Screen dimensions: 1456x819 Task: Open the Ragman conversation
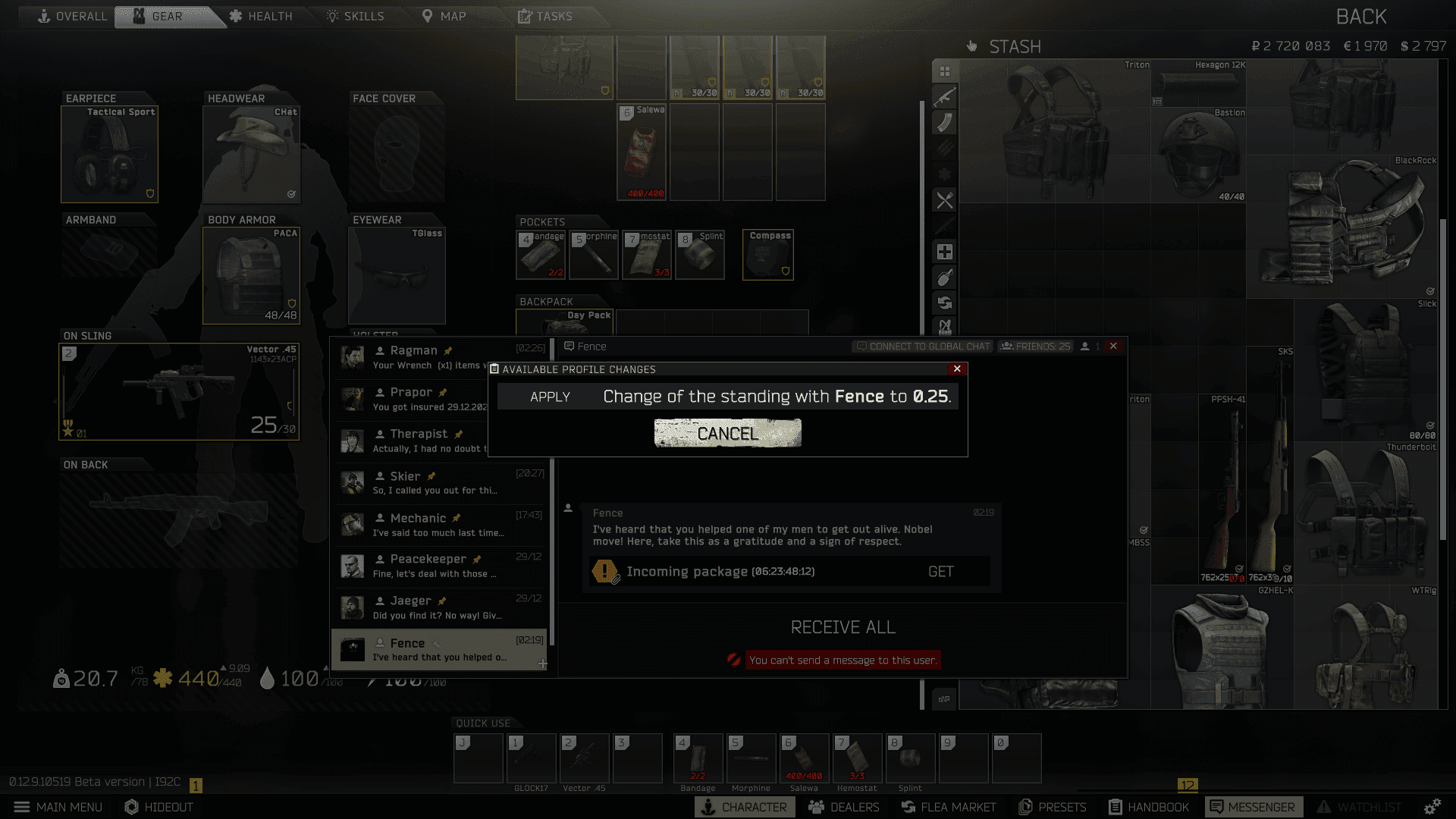(x=440, y=357)
